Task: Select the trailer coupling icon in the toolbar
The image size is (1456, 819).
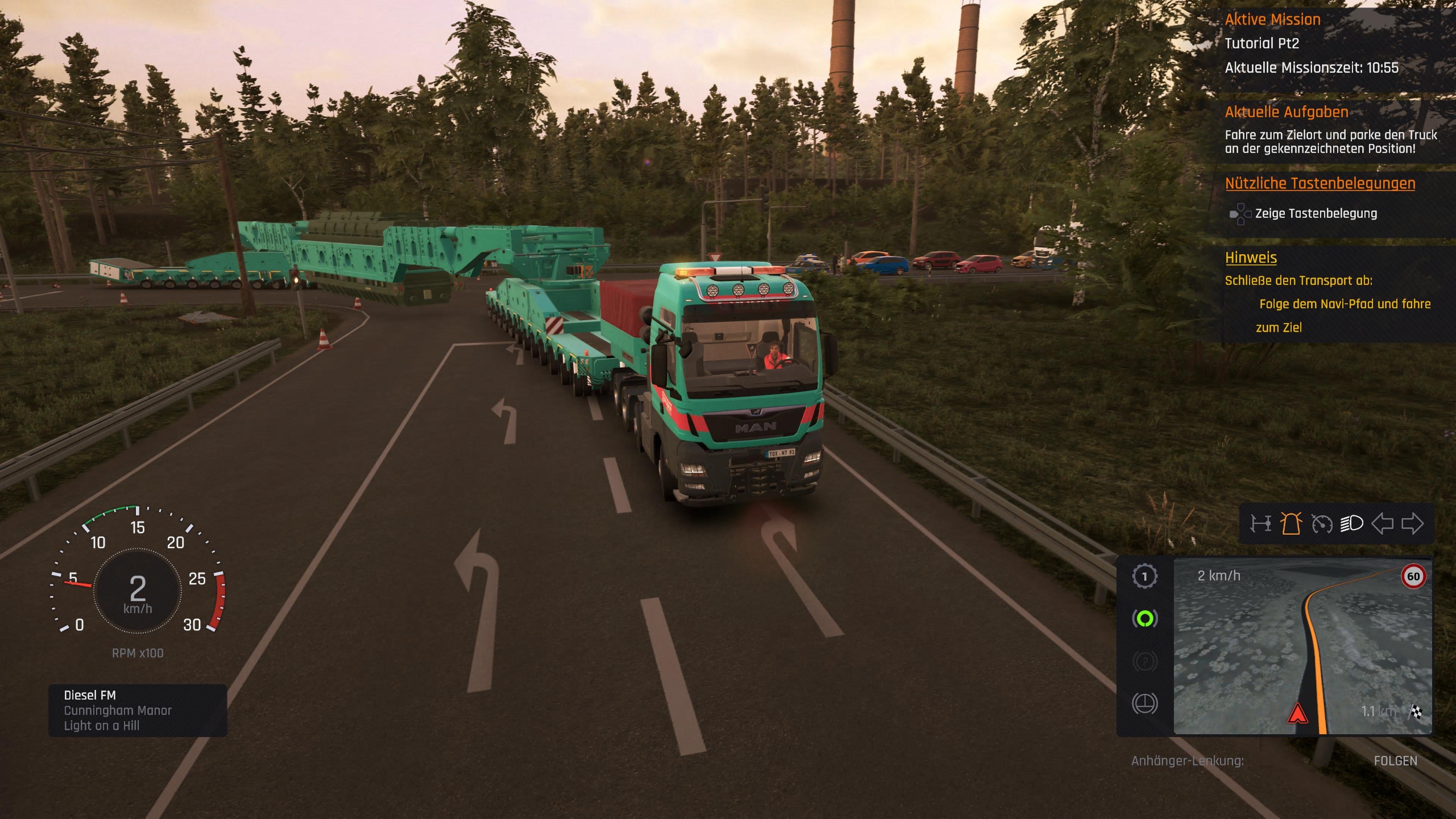Action: point(1261,524)
